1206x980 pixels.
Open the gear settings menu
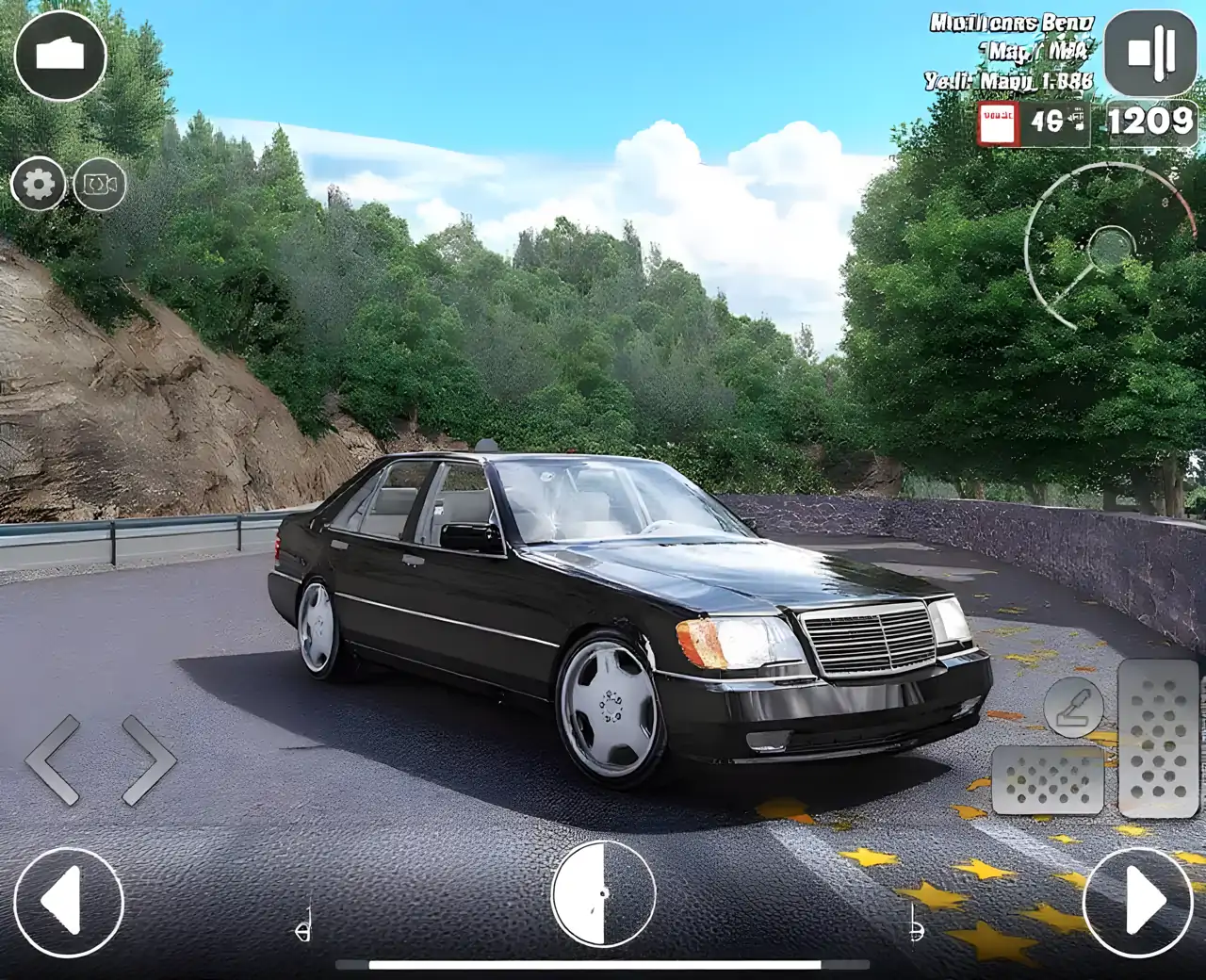pyautogui.click(x=38, y=184)
